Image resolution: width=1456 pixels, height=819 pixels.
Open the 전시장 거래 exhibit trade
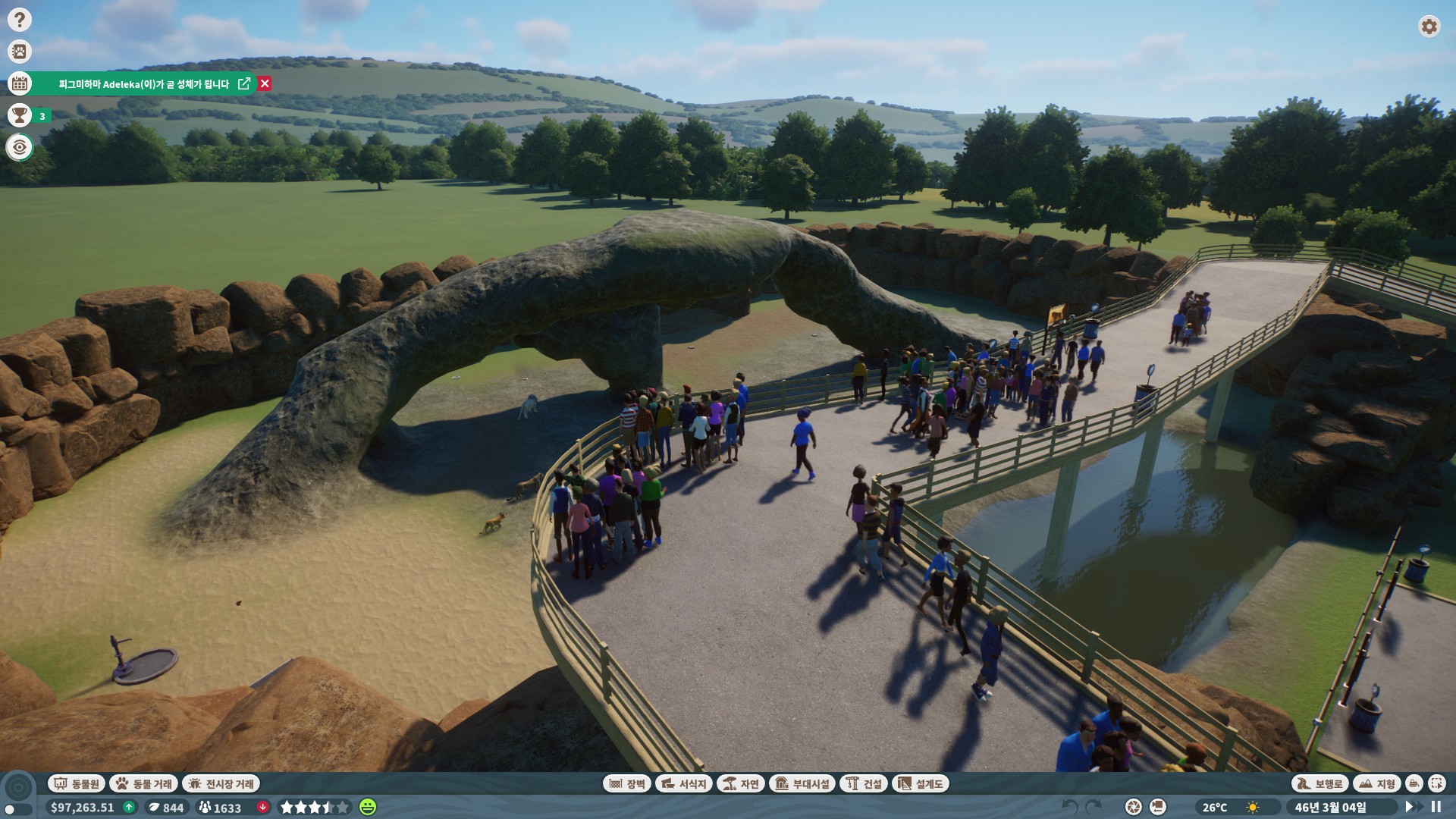(x=221, y=783)
